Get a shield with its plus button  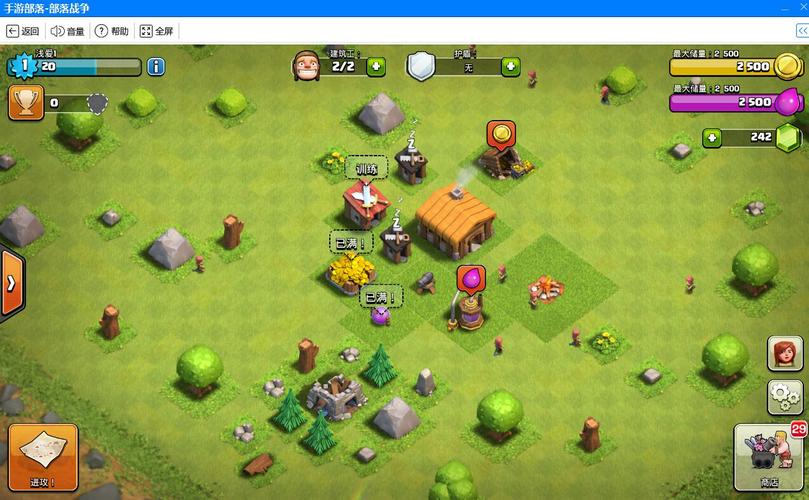pos(511,67)
